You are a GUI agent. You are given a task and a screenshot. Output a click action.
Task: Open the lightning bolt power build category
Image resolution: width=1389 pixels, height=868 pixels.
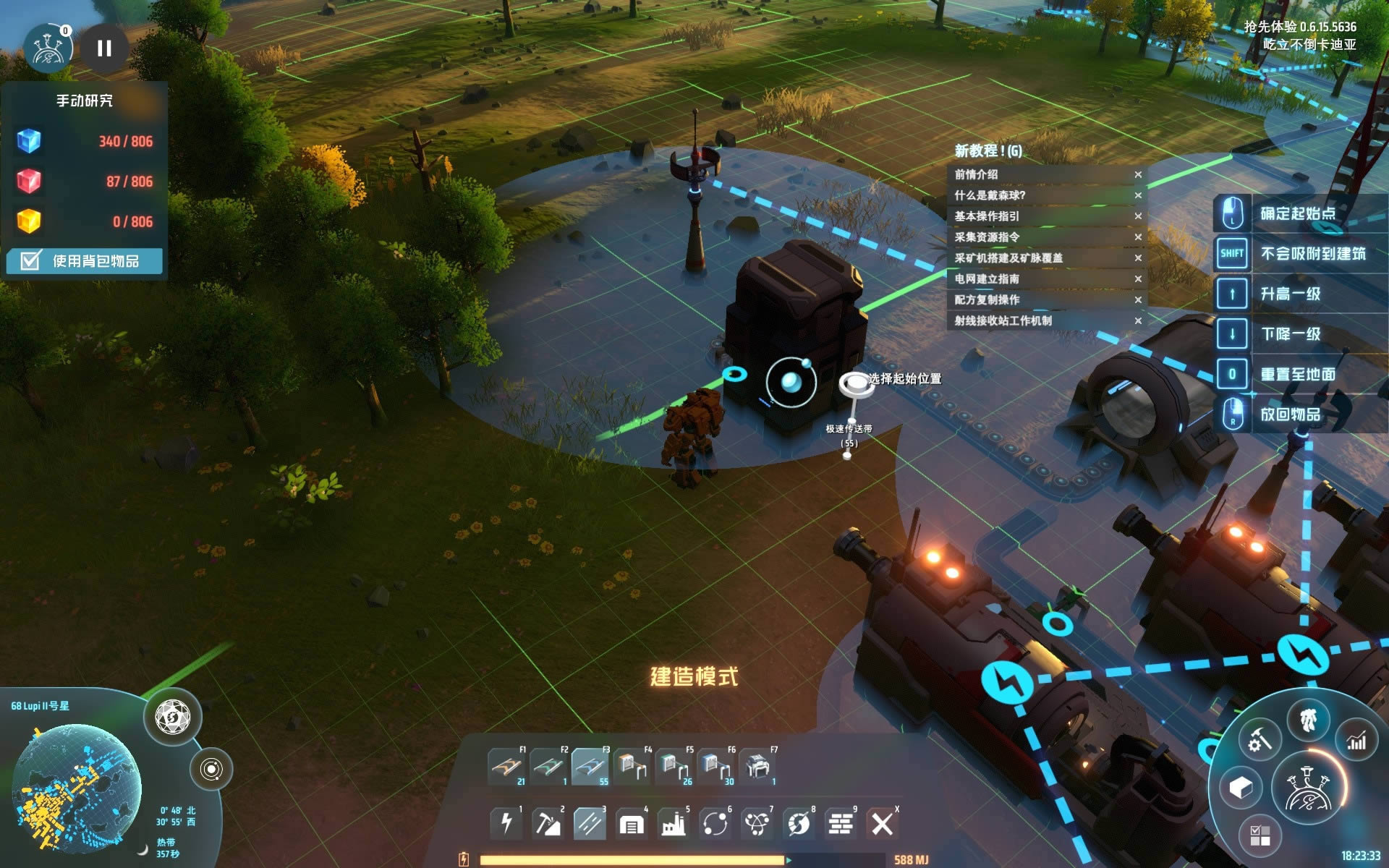(x=506, y=823)
